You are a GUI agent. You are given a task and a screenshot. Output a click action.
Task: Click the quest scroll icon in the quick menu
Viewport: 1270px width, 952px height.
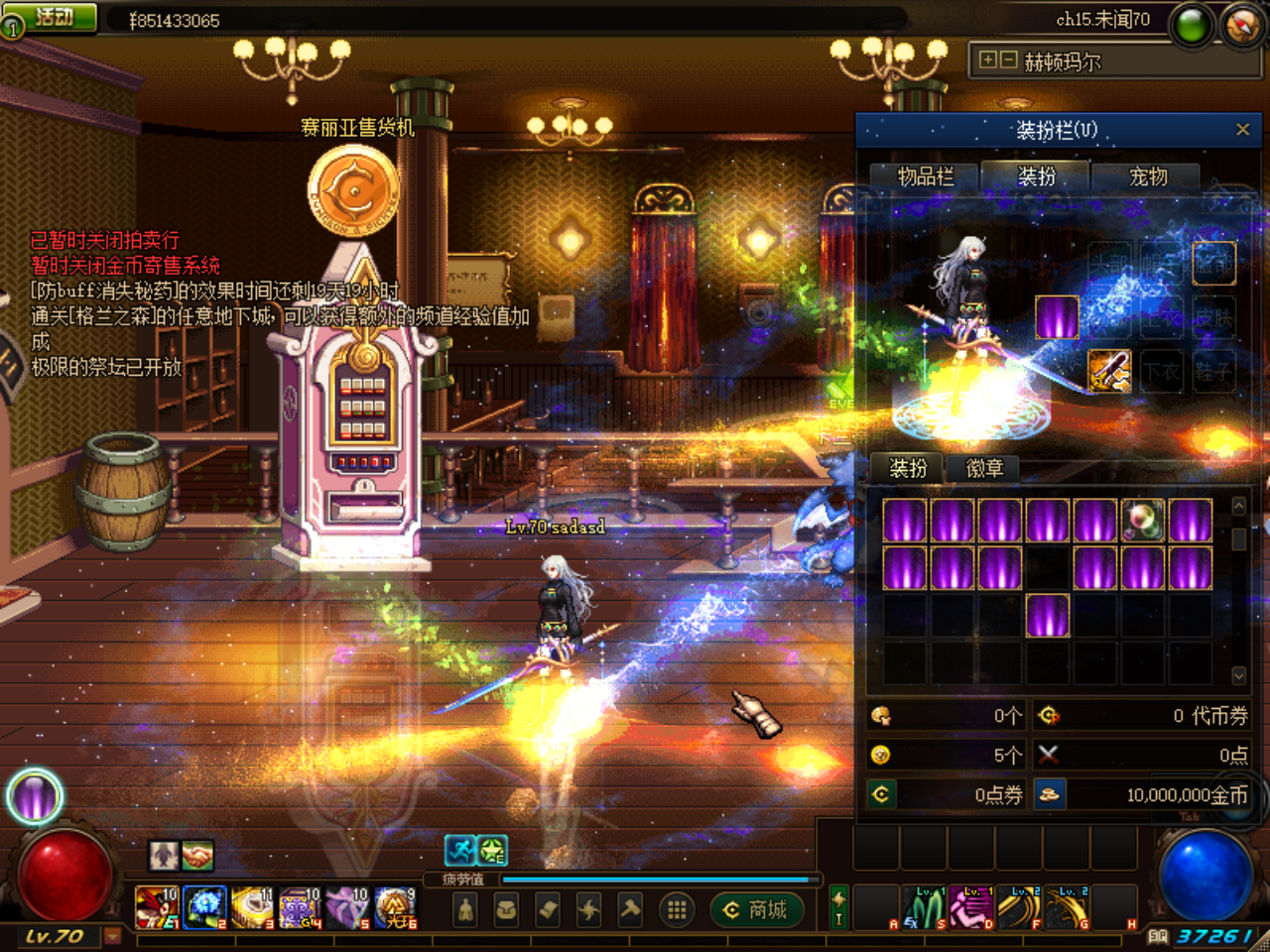click(546, 908)
